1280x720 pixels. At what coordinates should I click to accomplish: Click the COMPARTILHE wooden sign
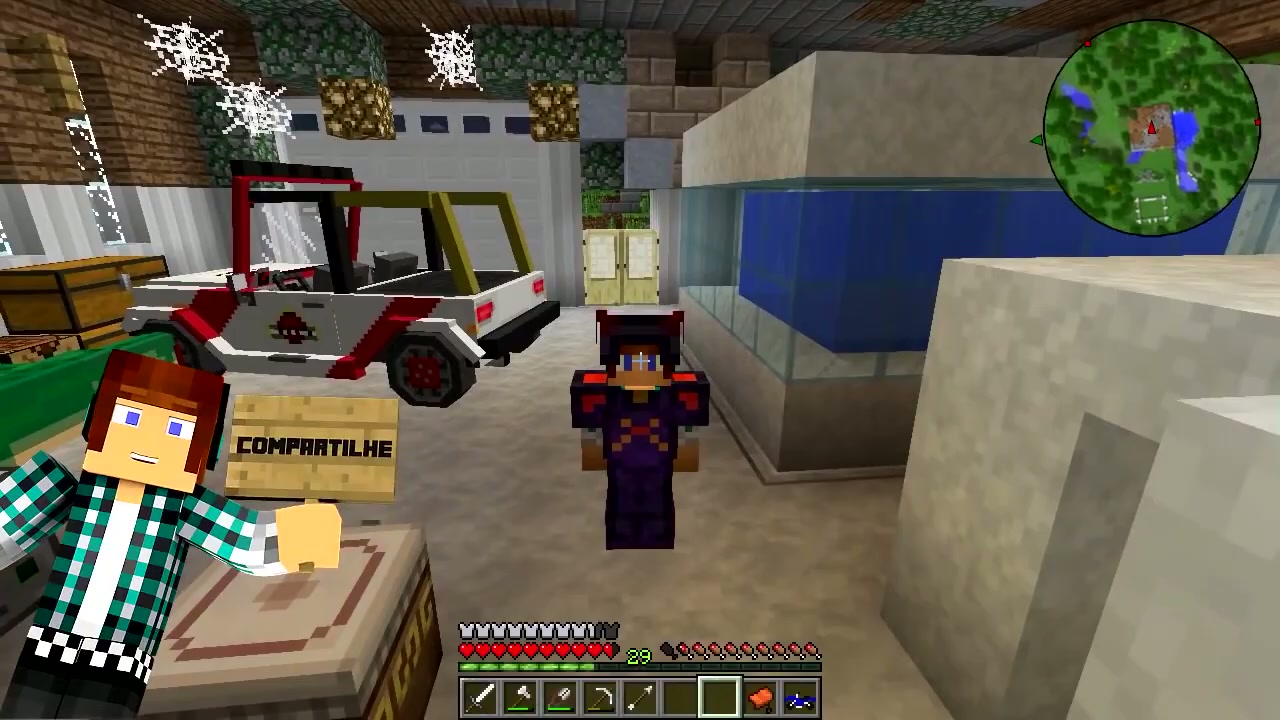315,447
